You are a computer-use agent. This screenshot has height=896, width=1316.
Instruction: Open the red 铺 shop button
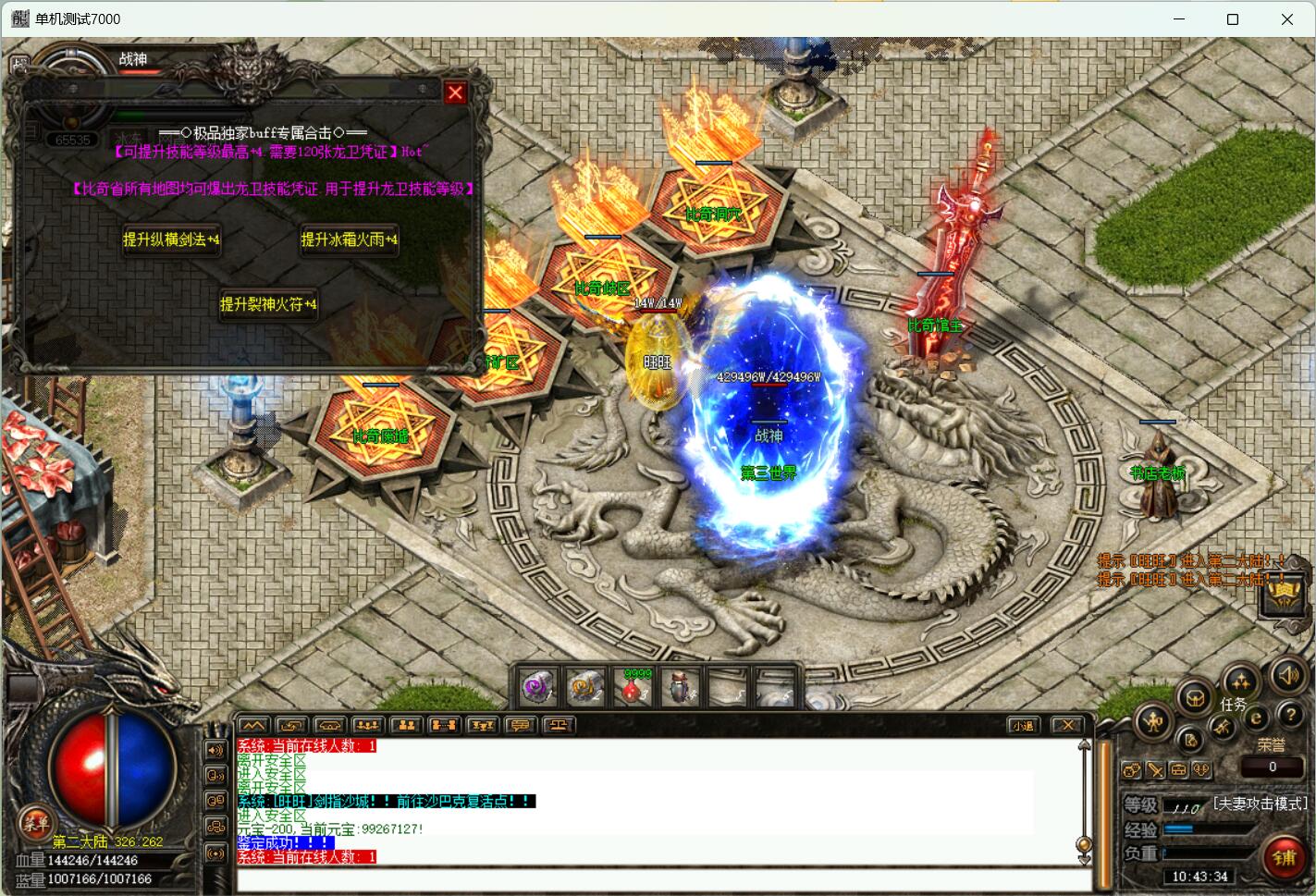coord(1284,857)
